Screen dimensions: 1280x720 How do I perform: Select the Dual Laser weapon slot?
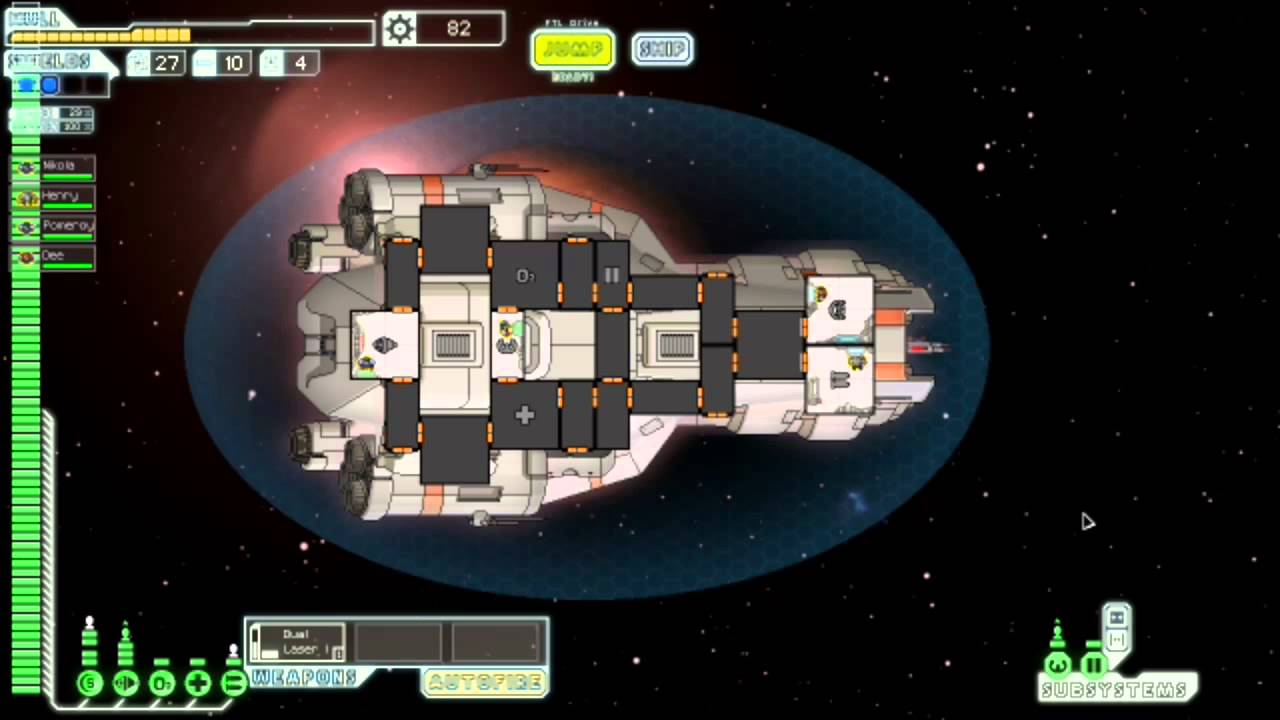[x=297, y=642]
